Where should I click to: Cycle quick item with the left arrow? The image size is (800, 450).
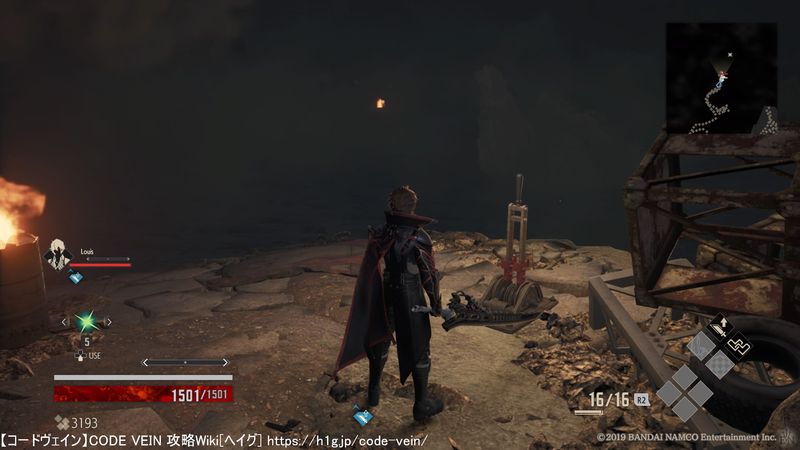[65, 321]
